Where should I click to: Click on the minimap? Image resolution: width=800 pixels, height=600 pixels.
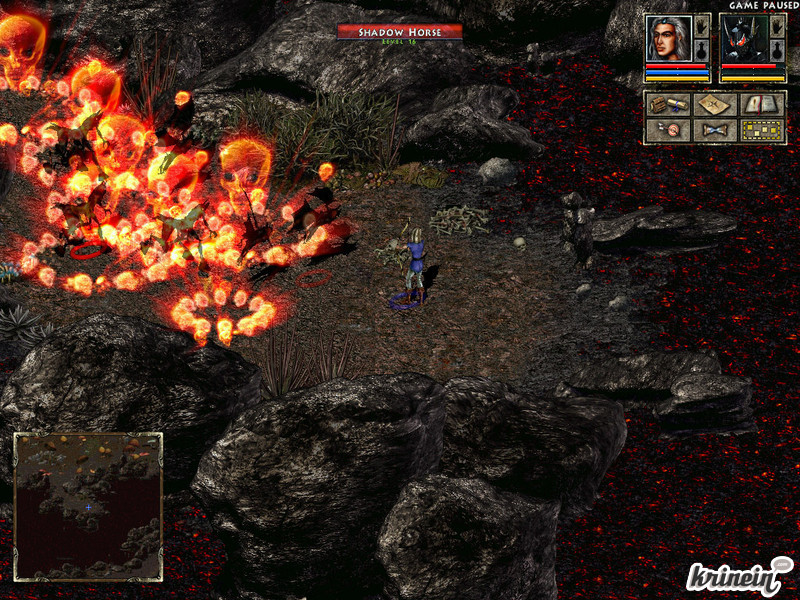[x=88, y=506]
